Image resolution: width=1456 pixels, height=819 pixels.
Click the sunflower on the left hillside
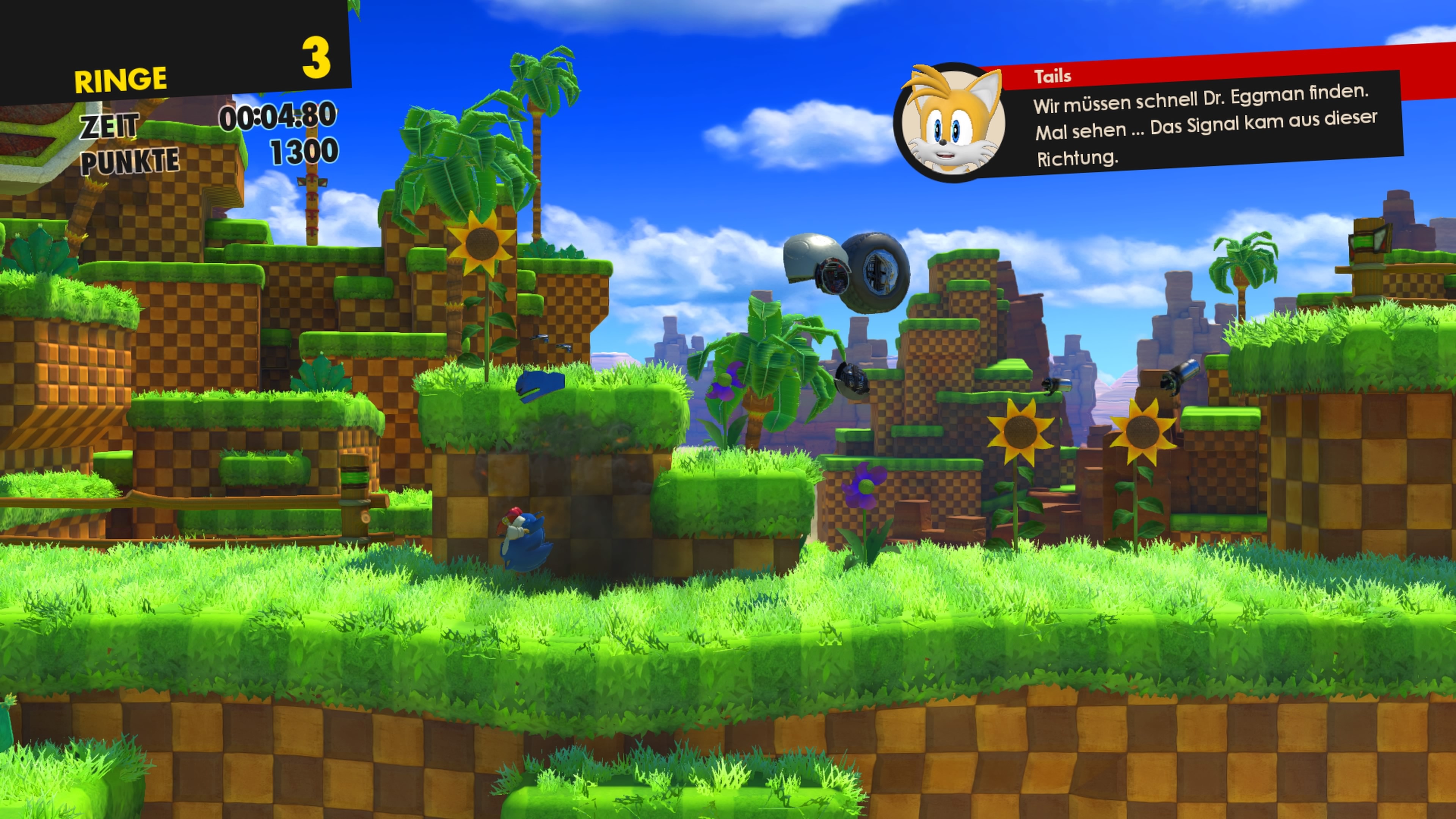[482, 243]
